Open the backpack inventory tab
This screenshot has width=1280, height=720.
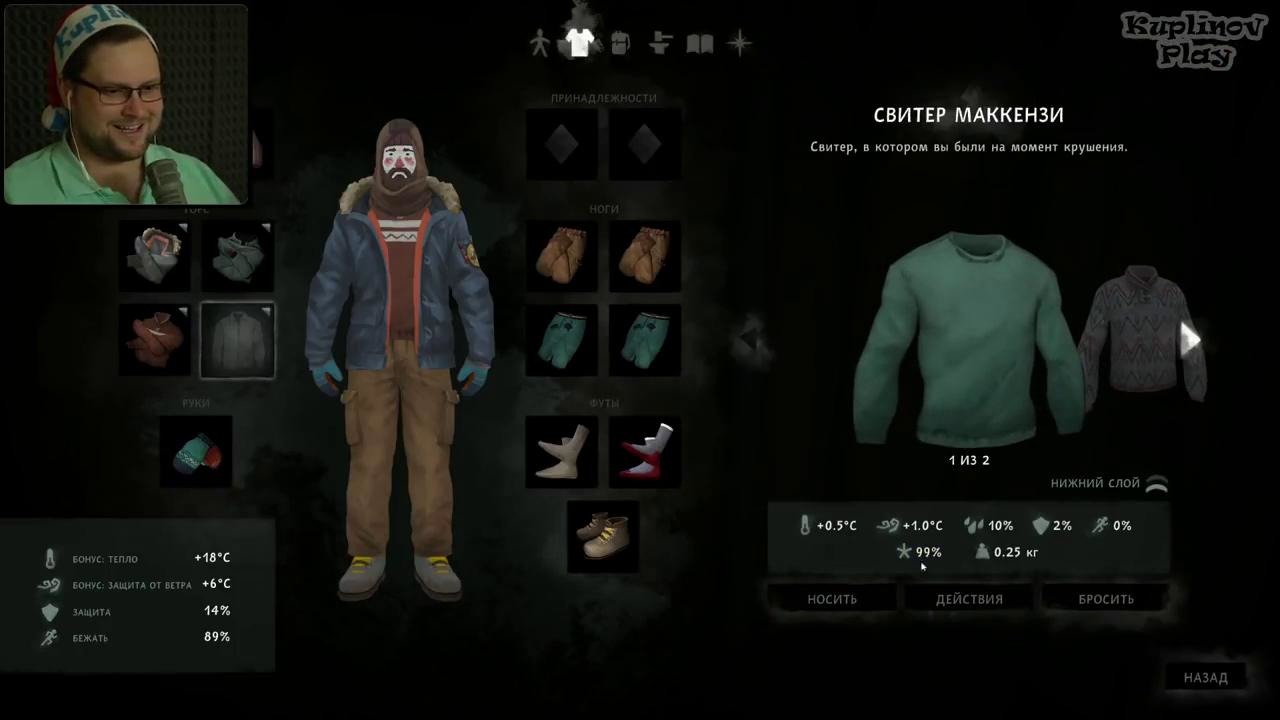(619, 44)
